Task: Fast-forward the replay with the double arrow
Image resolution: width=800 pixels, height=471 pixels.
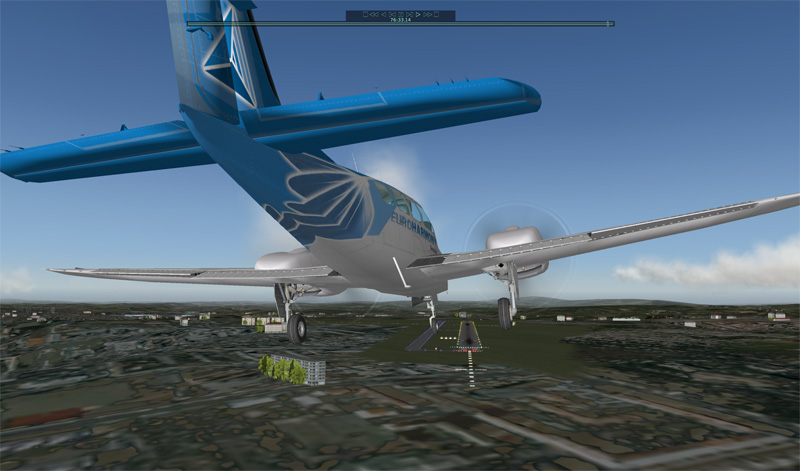Action: pyautogui.click(x=428, y=15)
